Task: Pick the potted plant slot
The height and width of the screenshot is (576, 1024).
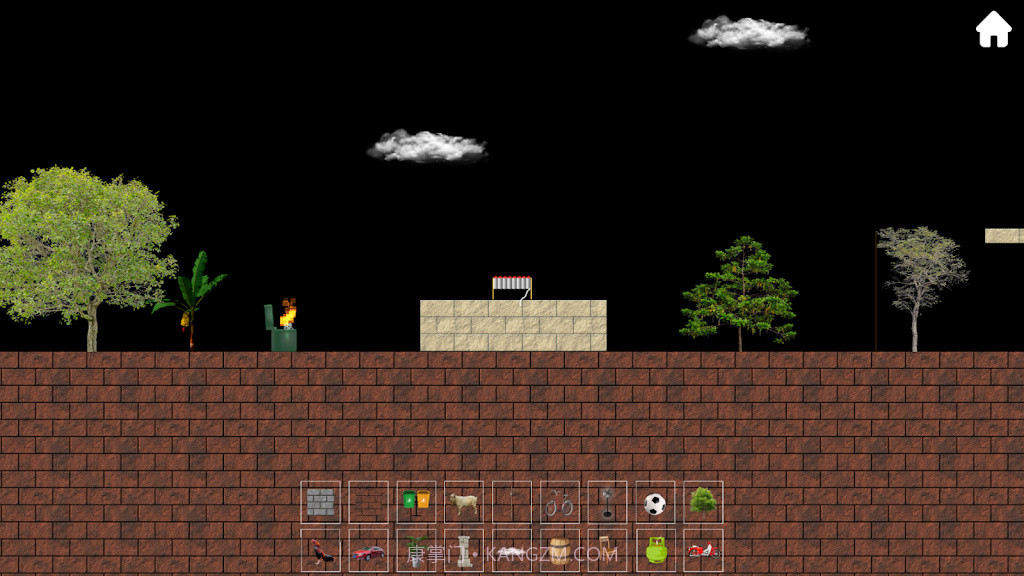Action: coord(416,551)
